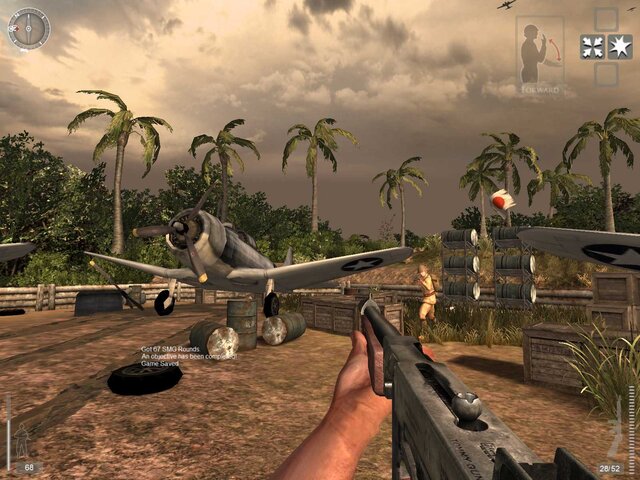Activate the starburst squad order icon
The width and height of the screenshot is (640, 480).
pyautogui.click(x=620, y=47)
